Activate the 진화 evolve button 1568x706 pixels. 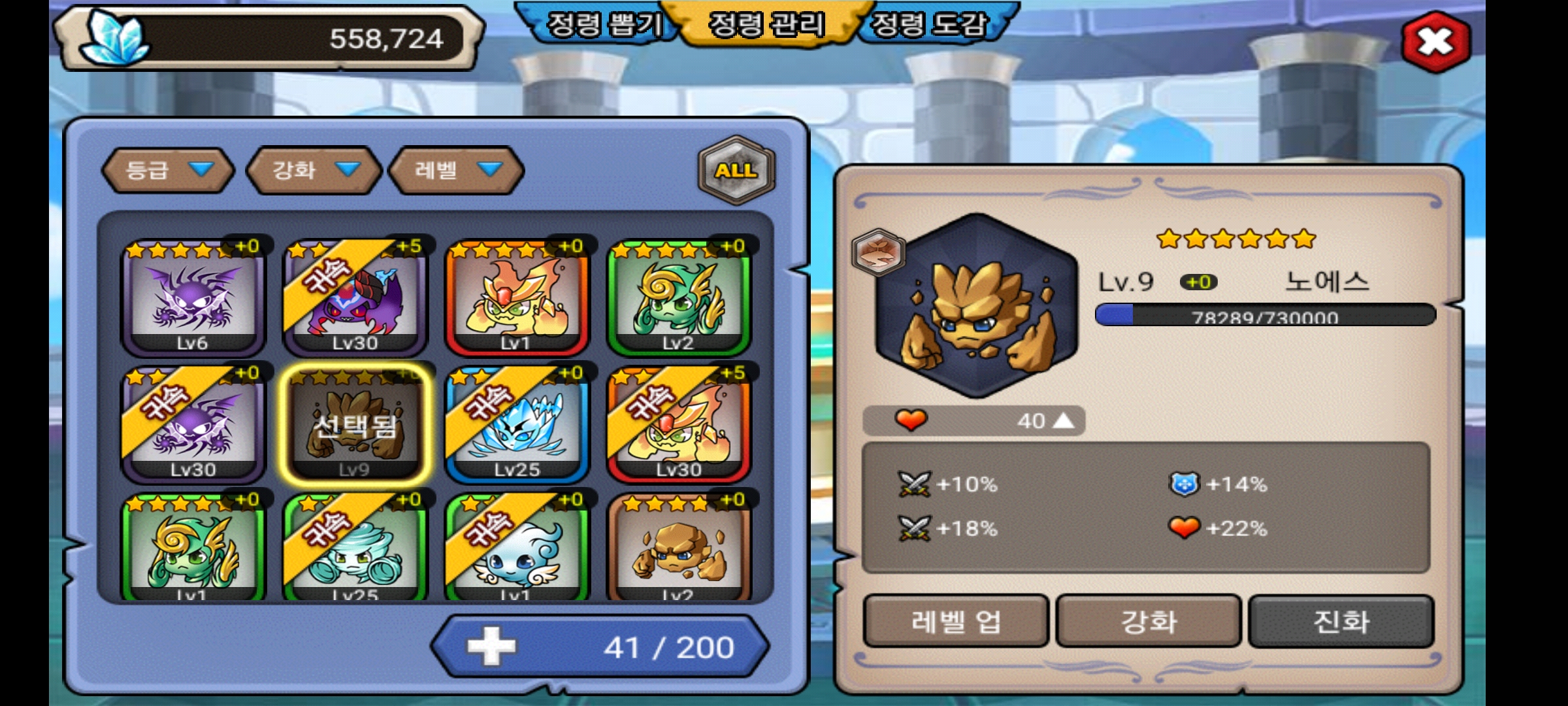tap(1341, 621)
